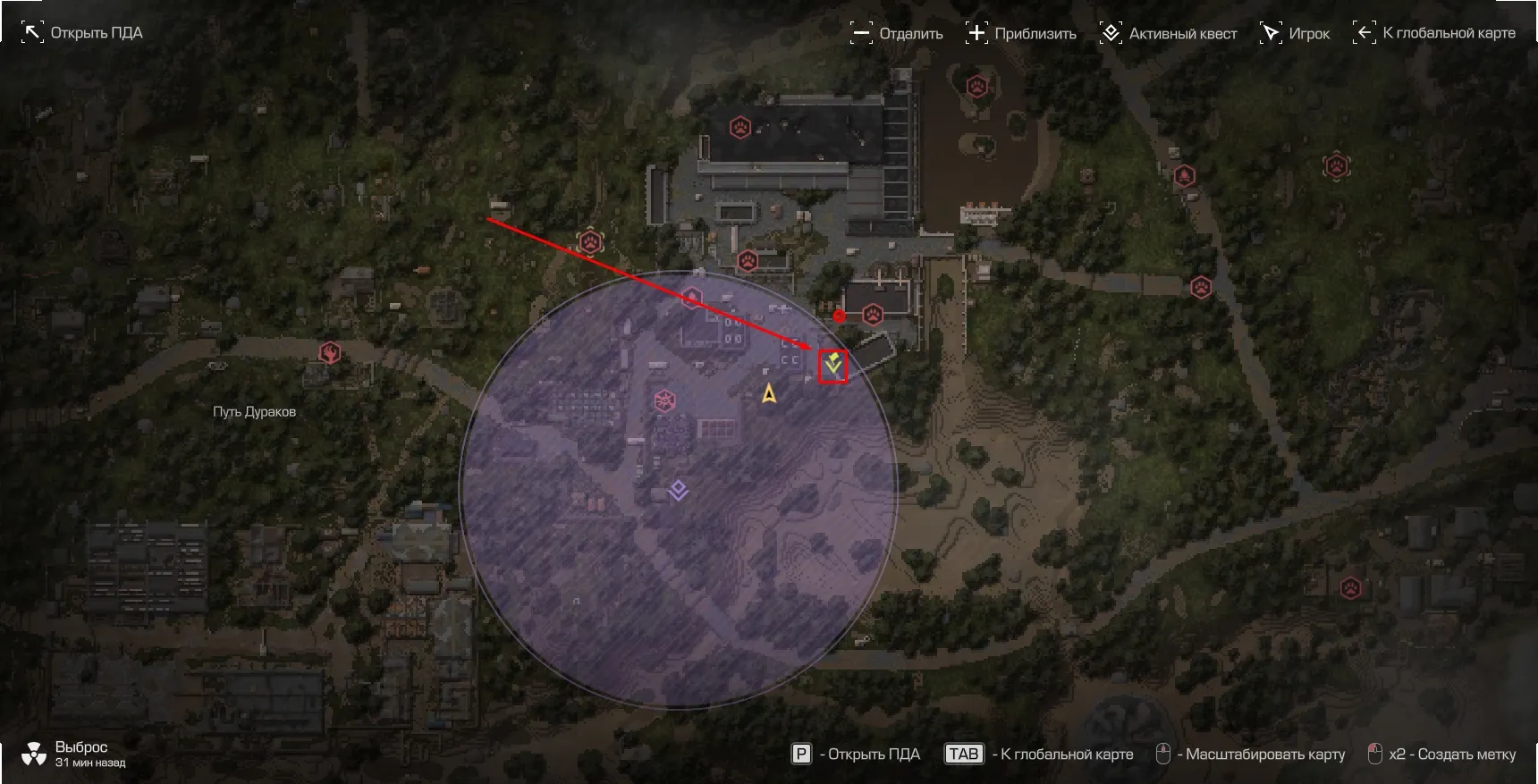
Task: Select the yellow player arrow marker
Action: [769, 393]
